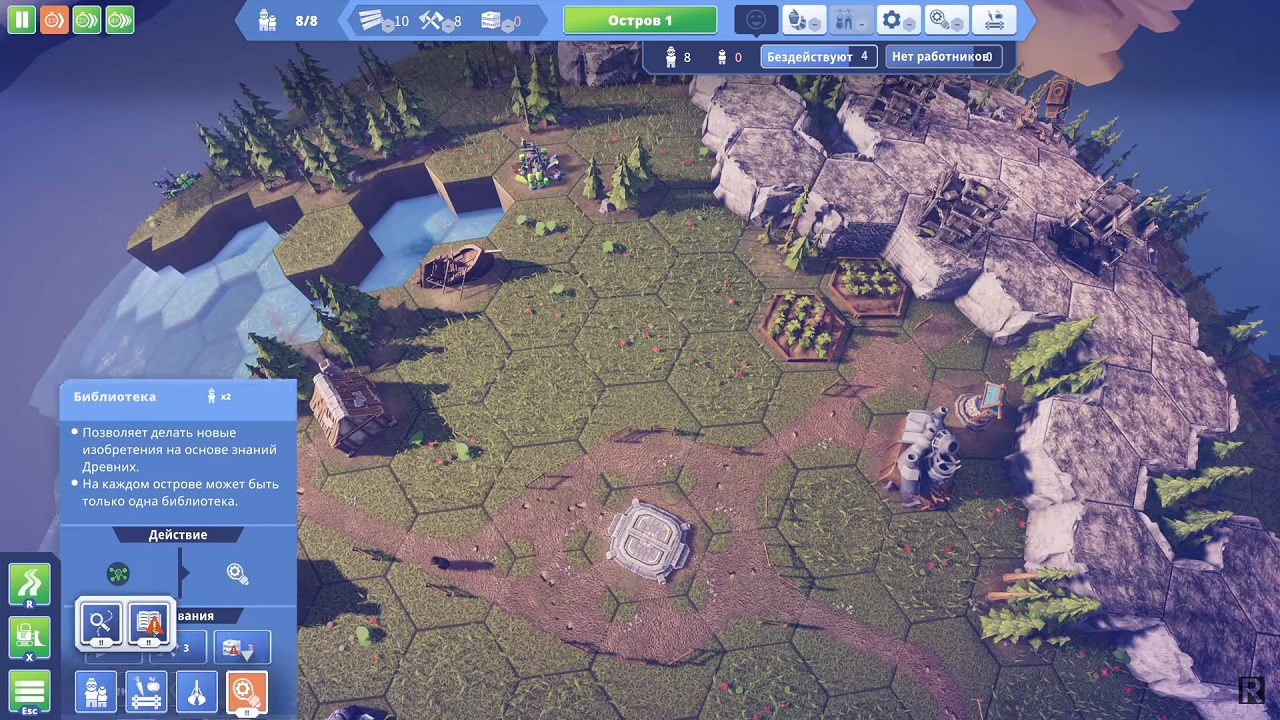Open the gear production tab
Screen dimensions: 1280x720
point(897,20)
